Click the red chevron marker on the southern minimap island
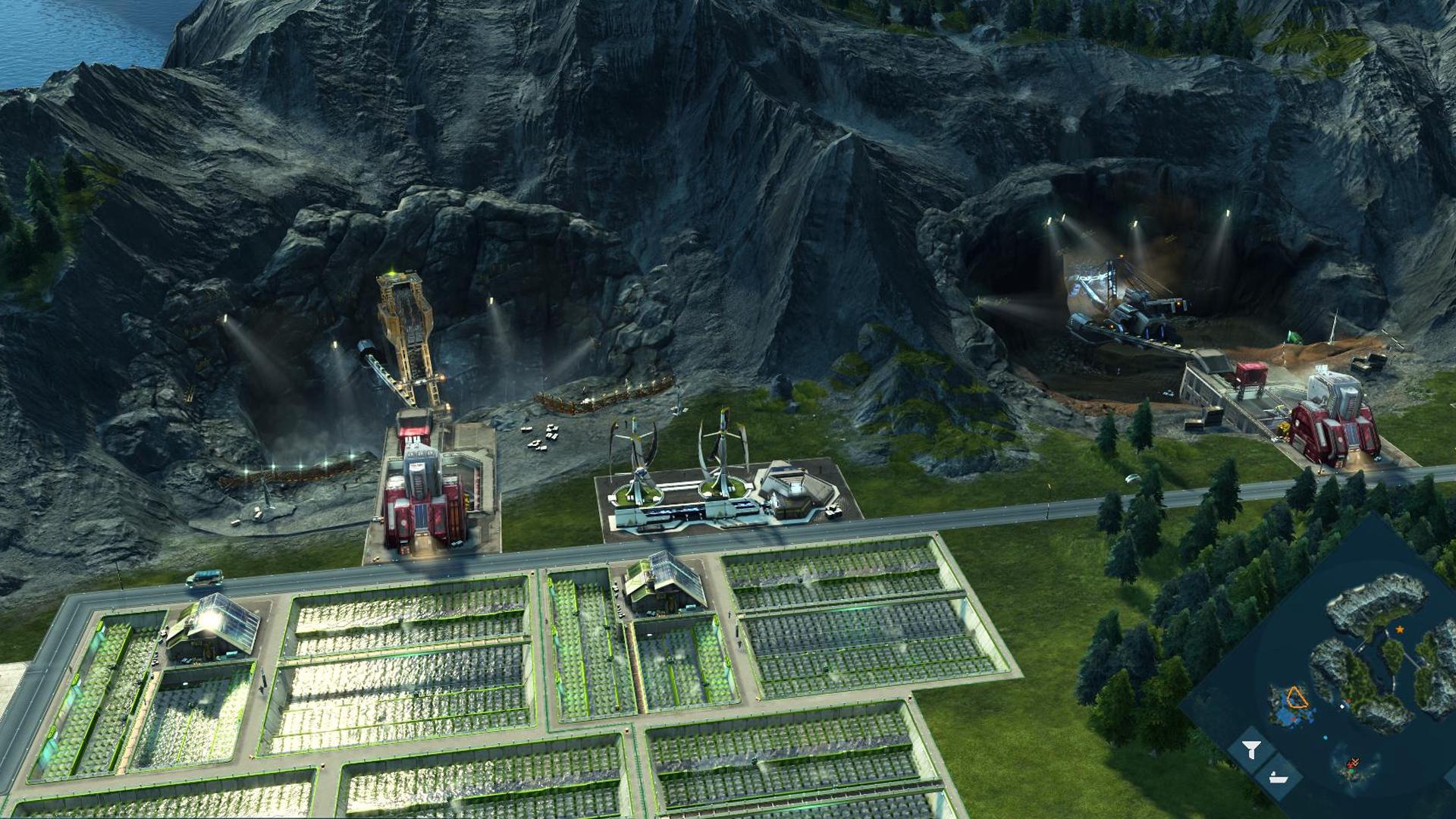The width and height of the screenshot is (1456, 819). (1354, 761)
